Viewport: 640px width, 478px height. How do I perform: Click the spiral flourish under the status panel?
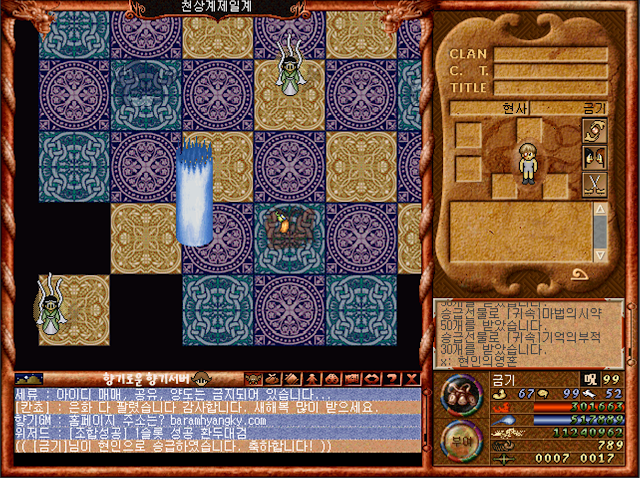point(579,275)
